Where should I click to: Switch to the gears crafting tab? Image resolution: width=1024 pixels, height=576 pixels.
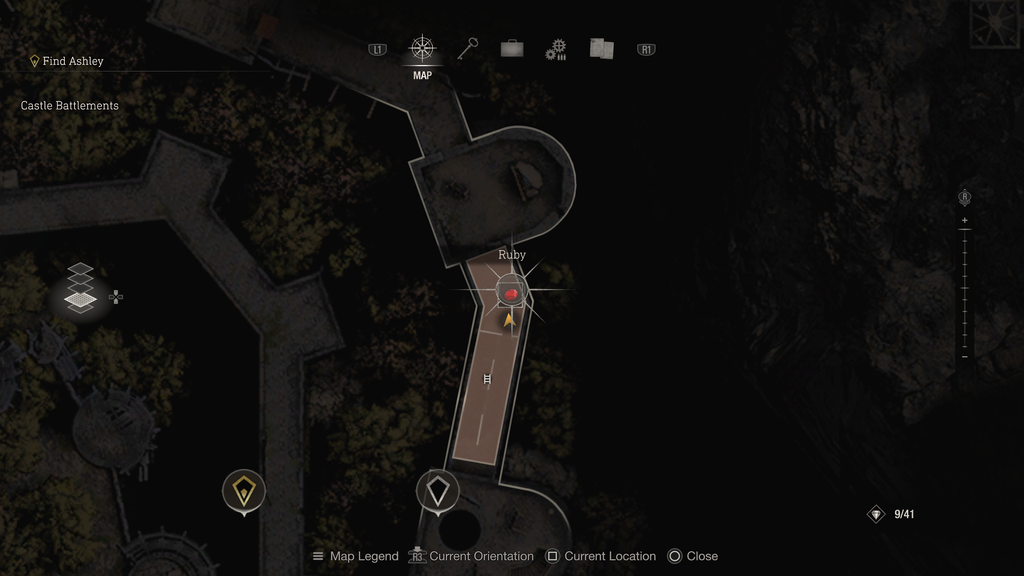(x=556, y=49)
